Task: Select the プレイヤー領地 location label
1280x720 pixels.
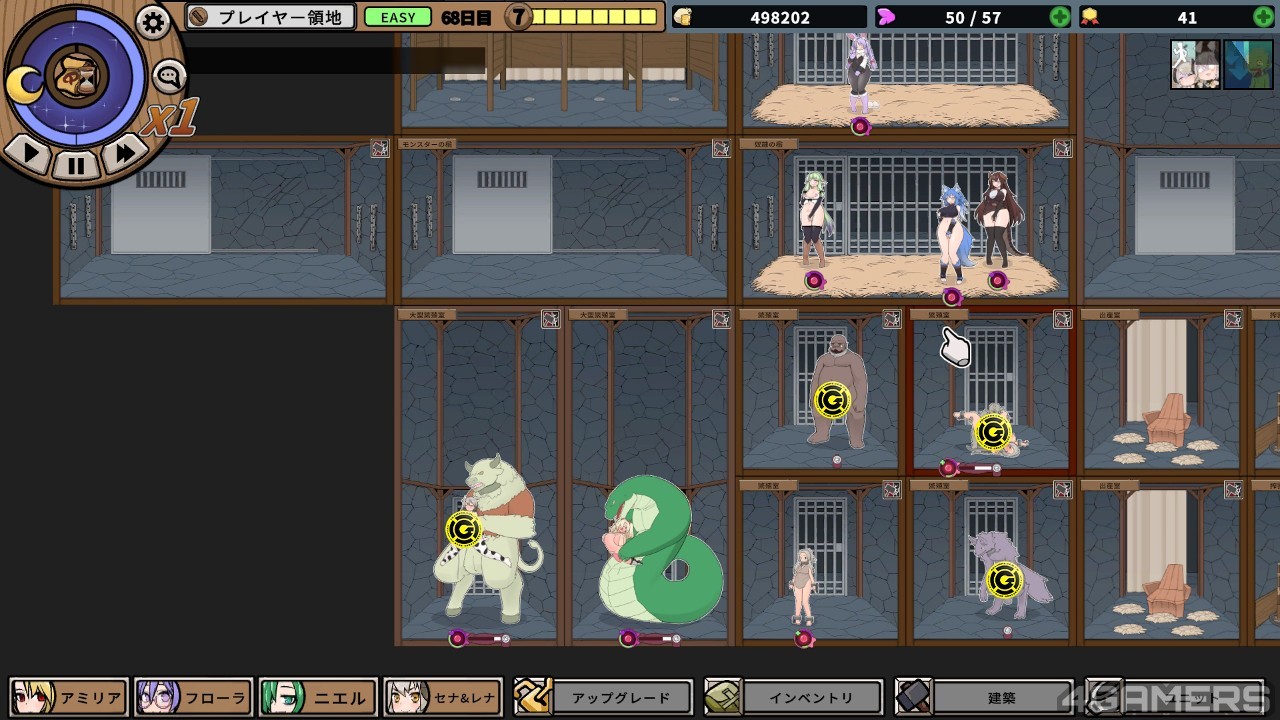Action: 271,17
